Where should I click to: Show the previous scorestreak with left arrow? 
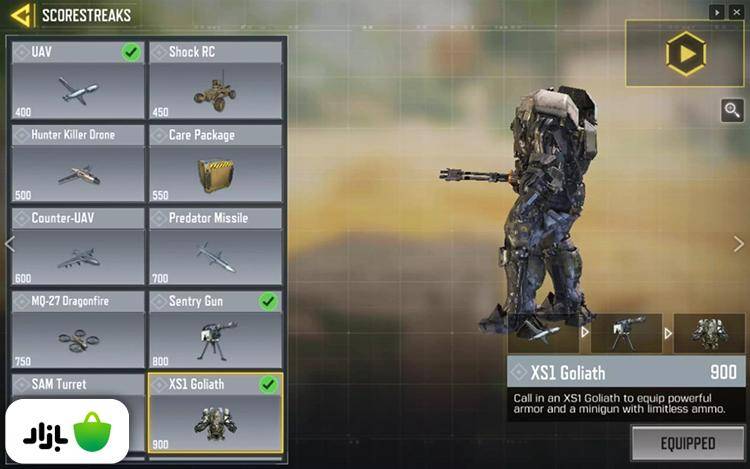(x=10, y=244)
